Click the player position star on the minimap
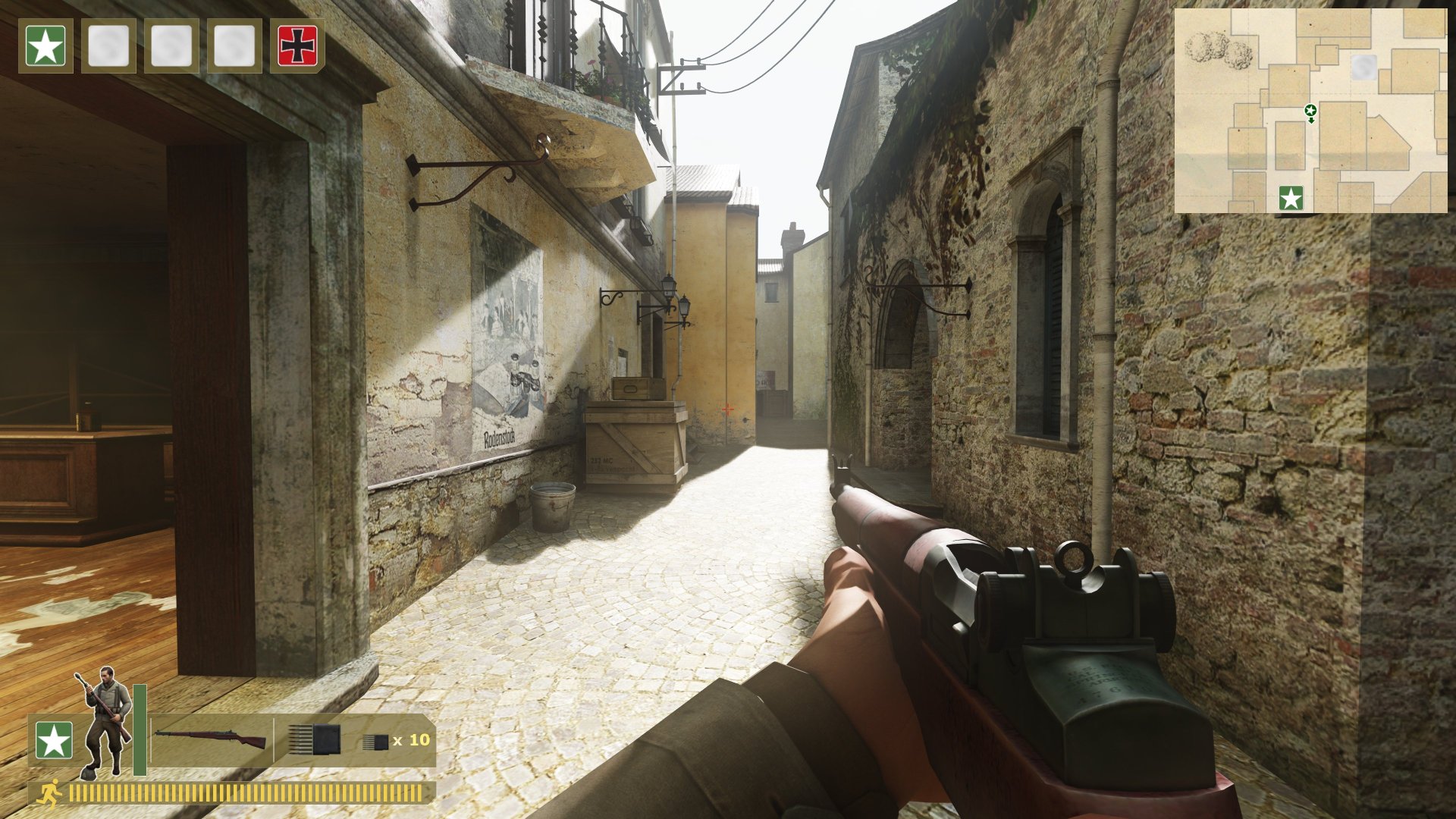The image size is (1456, 819). point(1311,110)
